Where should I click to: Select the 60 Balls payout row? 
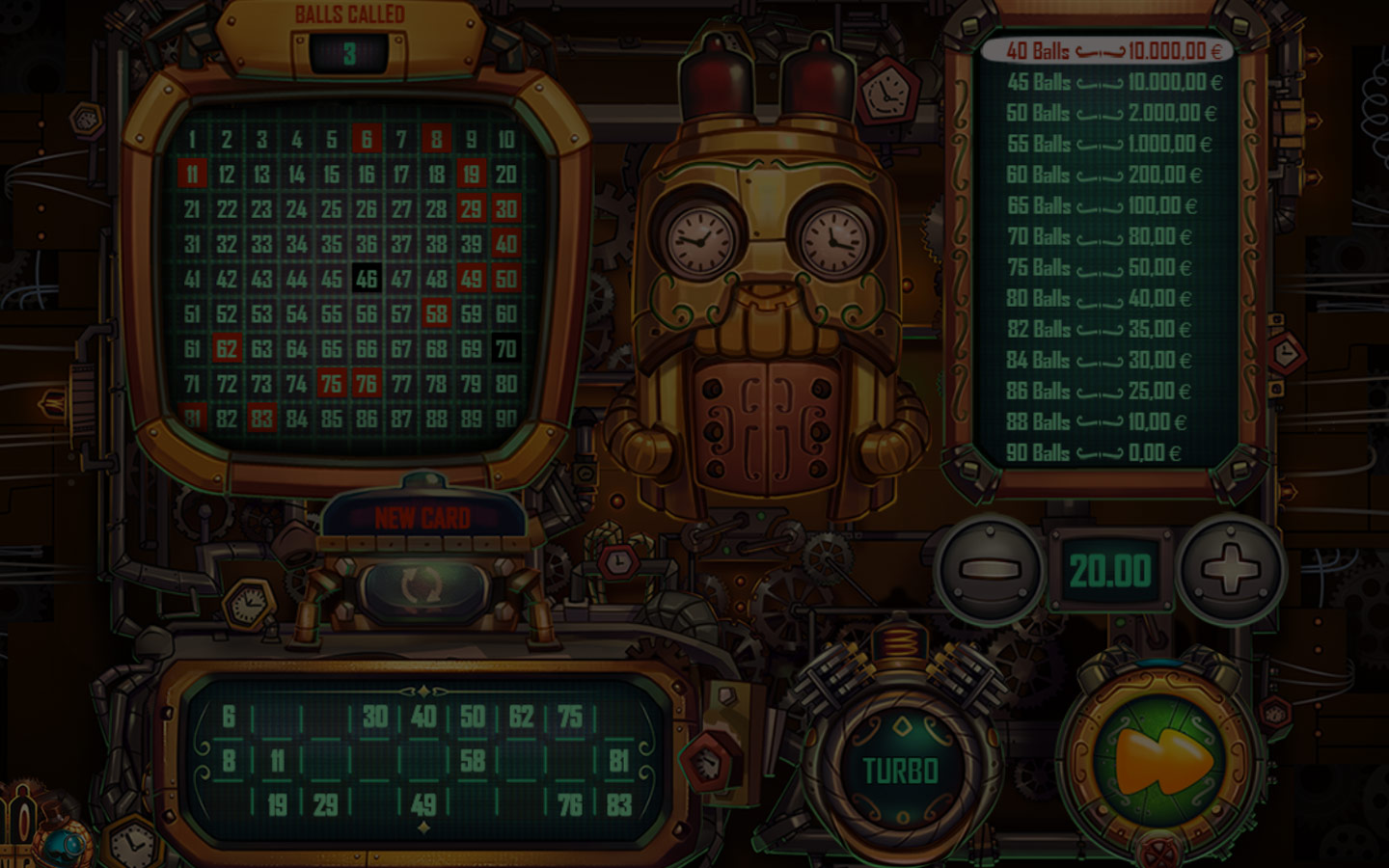[1104, 175]
